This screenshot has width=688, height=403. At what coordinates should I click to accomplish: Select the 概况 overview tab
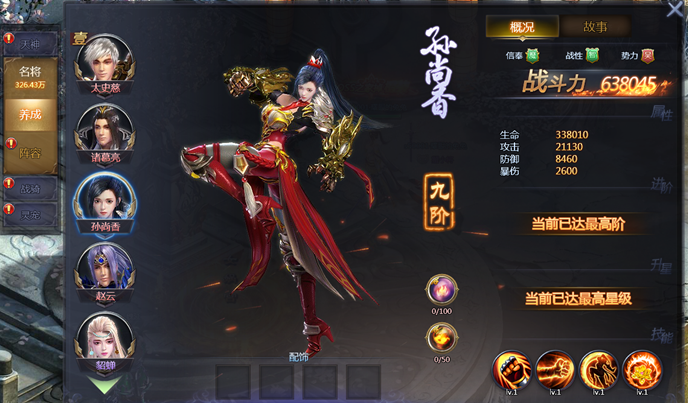(522, 27)
